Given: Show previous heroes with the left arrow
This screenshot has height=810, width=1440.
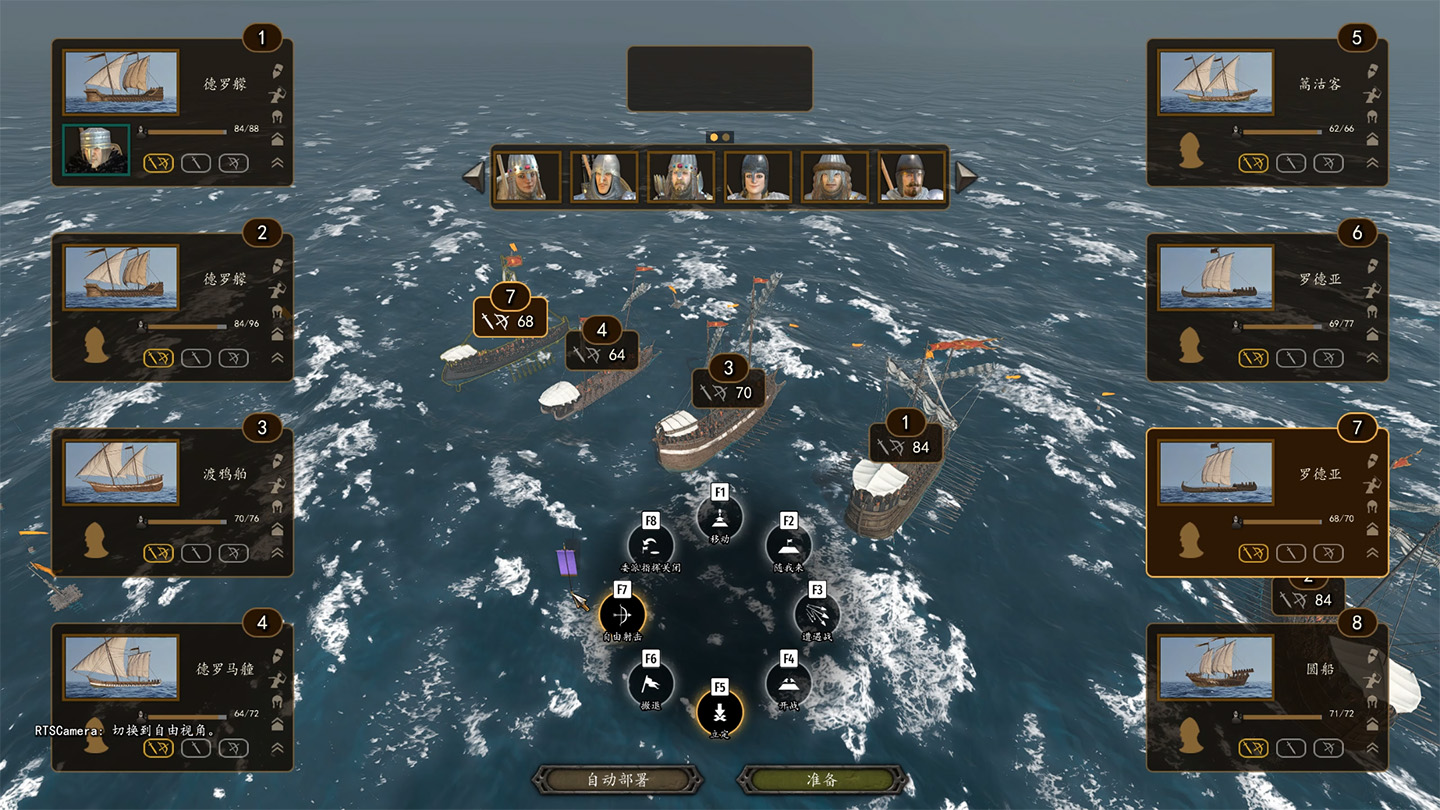Looking at the screenshot, I should click(473, 177).
